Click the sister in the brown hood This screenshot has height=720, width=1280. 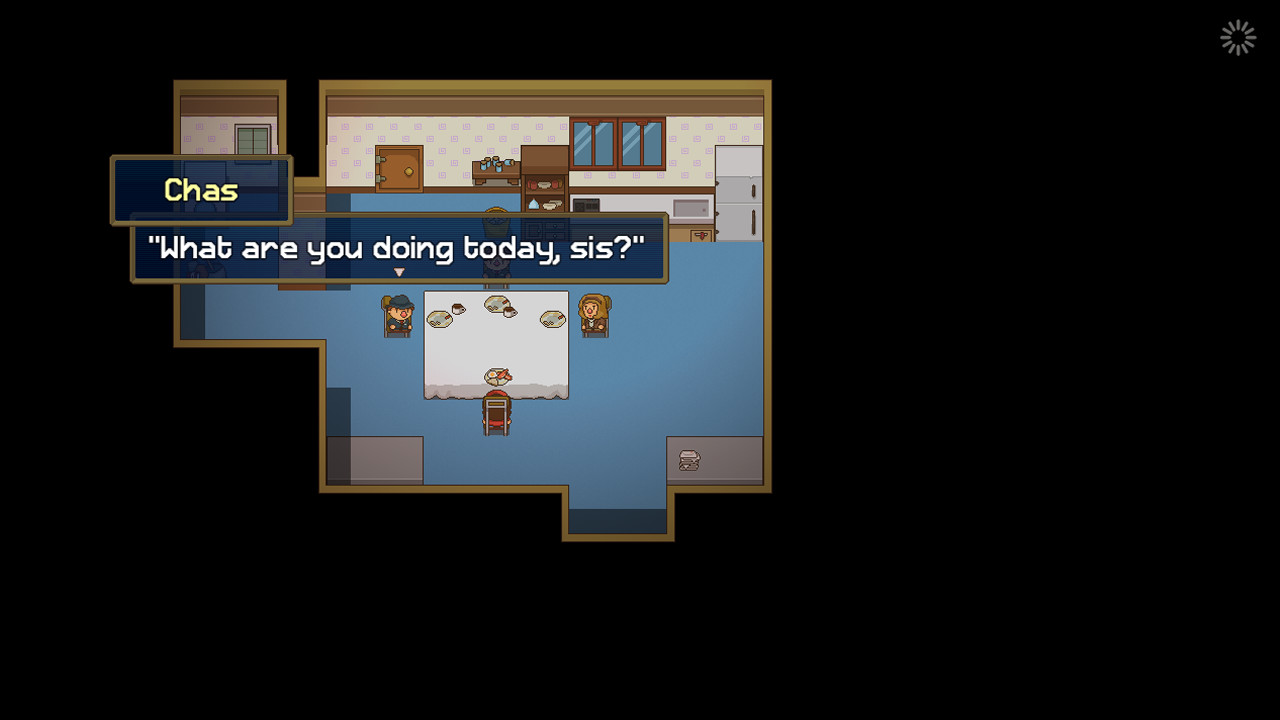594,312
